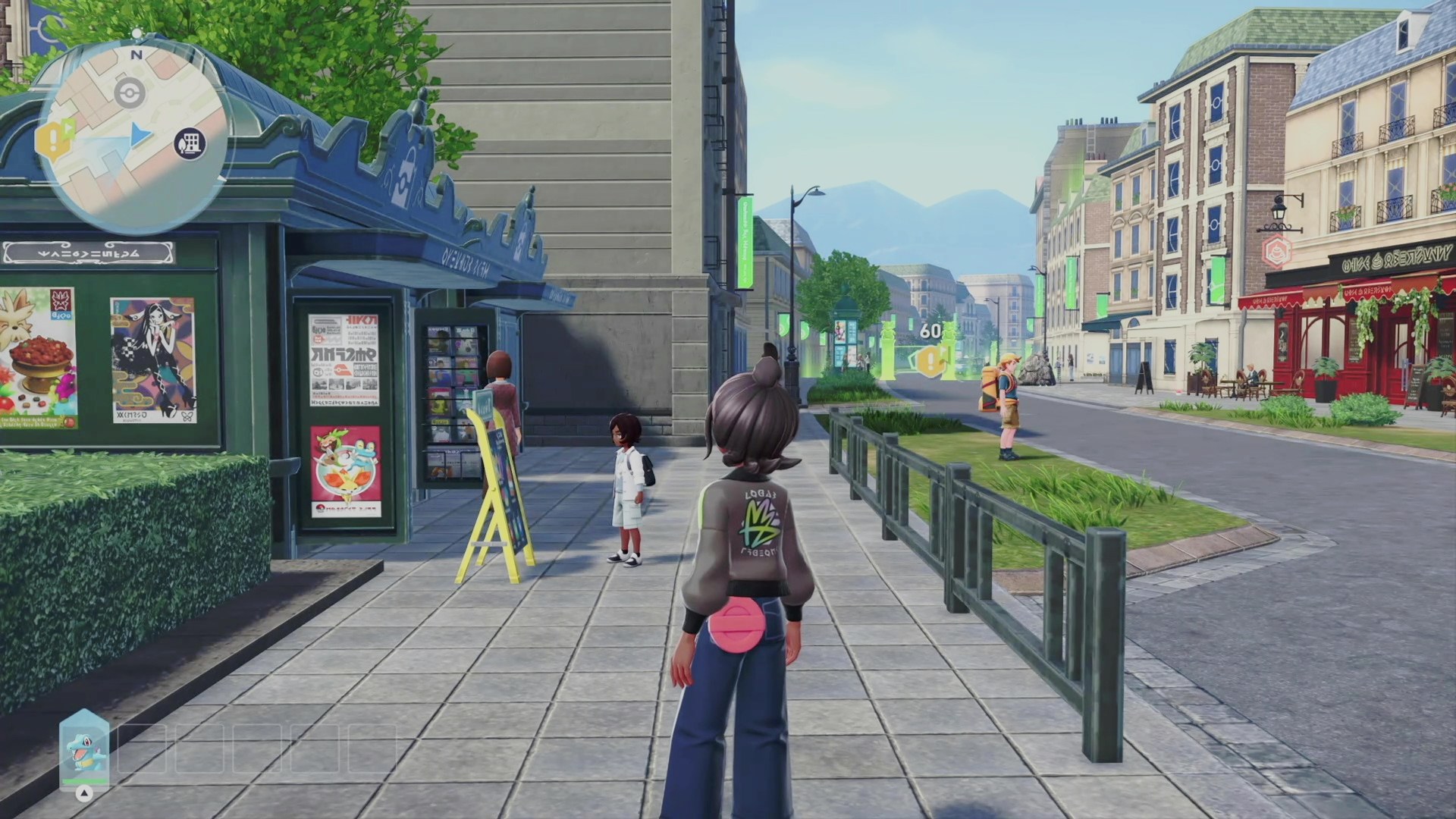Image resolution: width=1456 pixels, height=819 pixels.
Task: Click the blue player arrow on the minimap
Action: pos(141,135)
